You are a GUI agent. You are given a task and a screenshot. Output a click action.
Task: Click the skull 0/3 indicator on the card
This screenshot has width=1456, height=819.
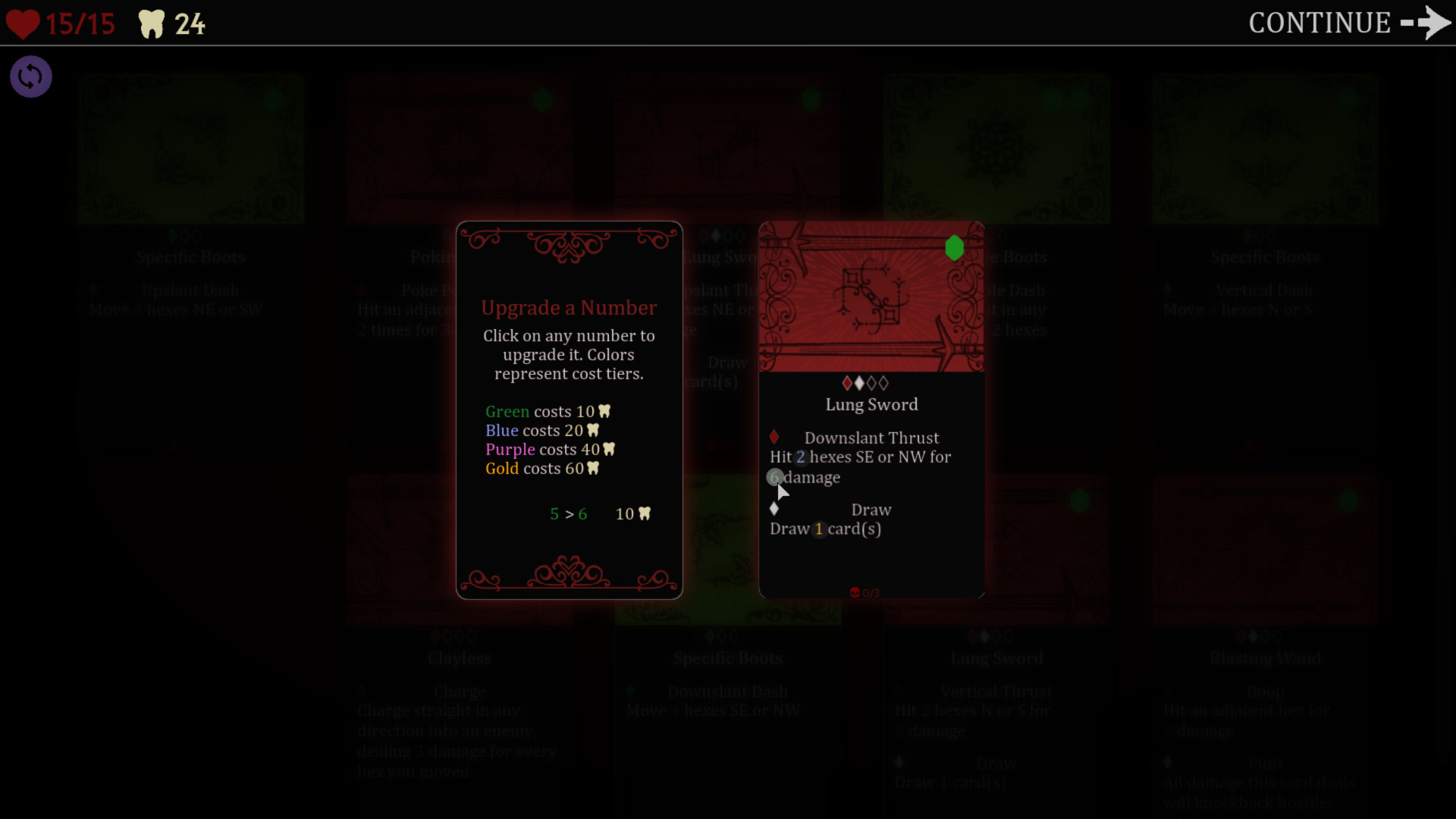(864, 592)
